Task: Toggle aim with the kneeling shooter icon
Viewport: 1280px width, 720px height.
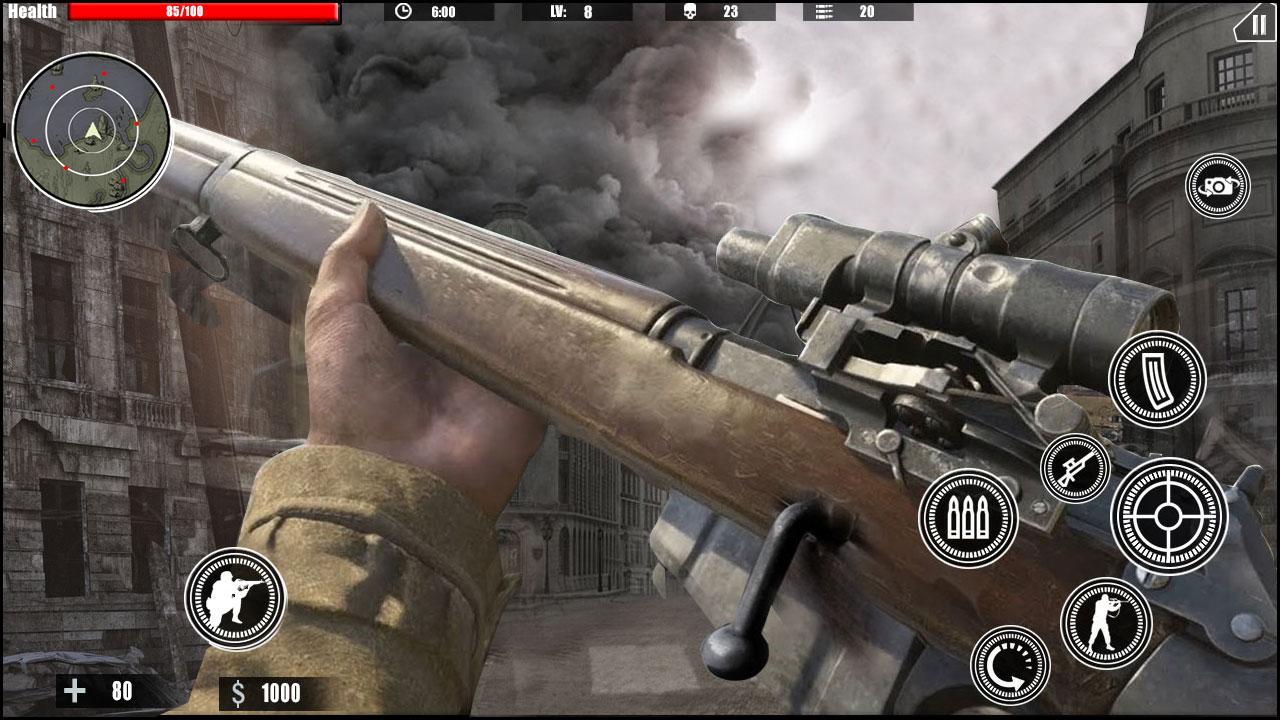Action: (x=237, y=597)
